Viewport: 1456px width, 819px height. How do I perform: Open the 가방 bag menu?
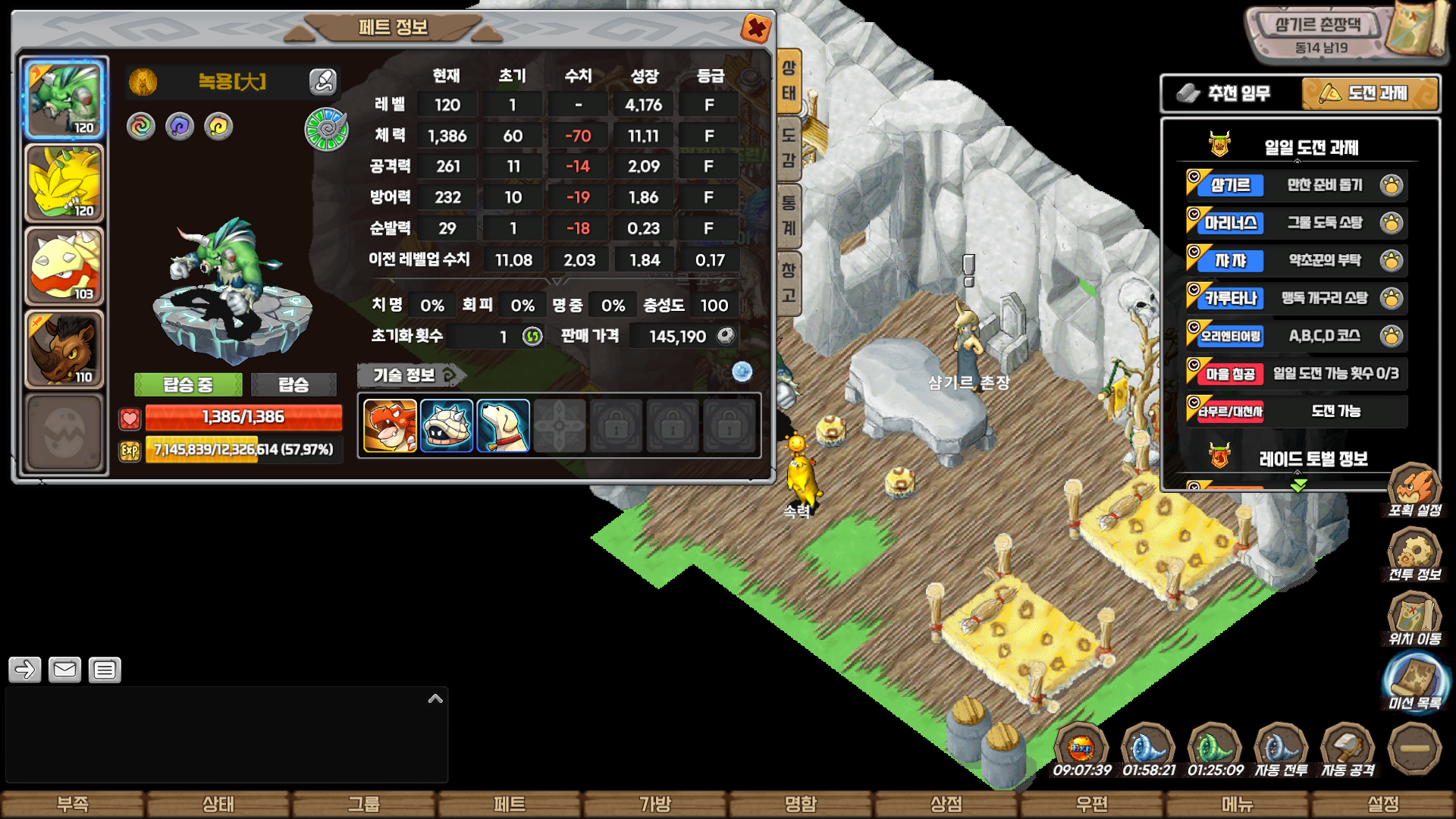(655, 804)
